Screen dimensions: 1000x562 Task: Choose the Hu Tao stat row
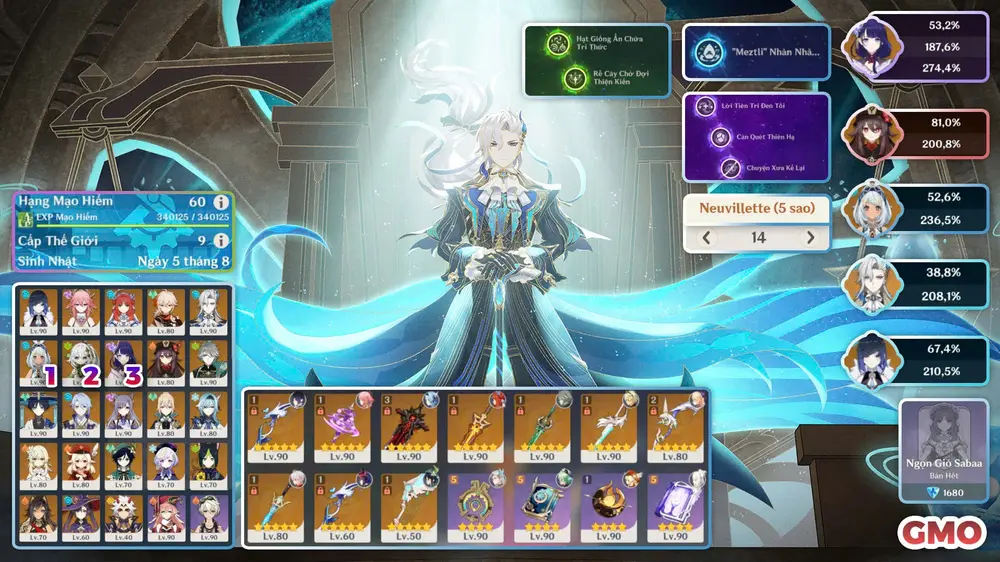[922, 132]
